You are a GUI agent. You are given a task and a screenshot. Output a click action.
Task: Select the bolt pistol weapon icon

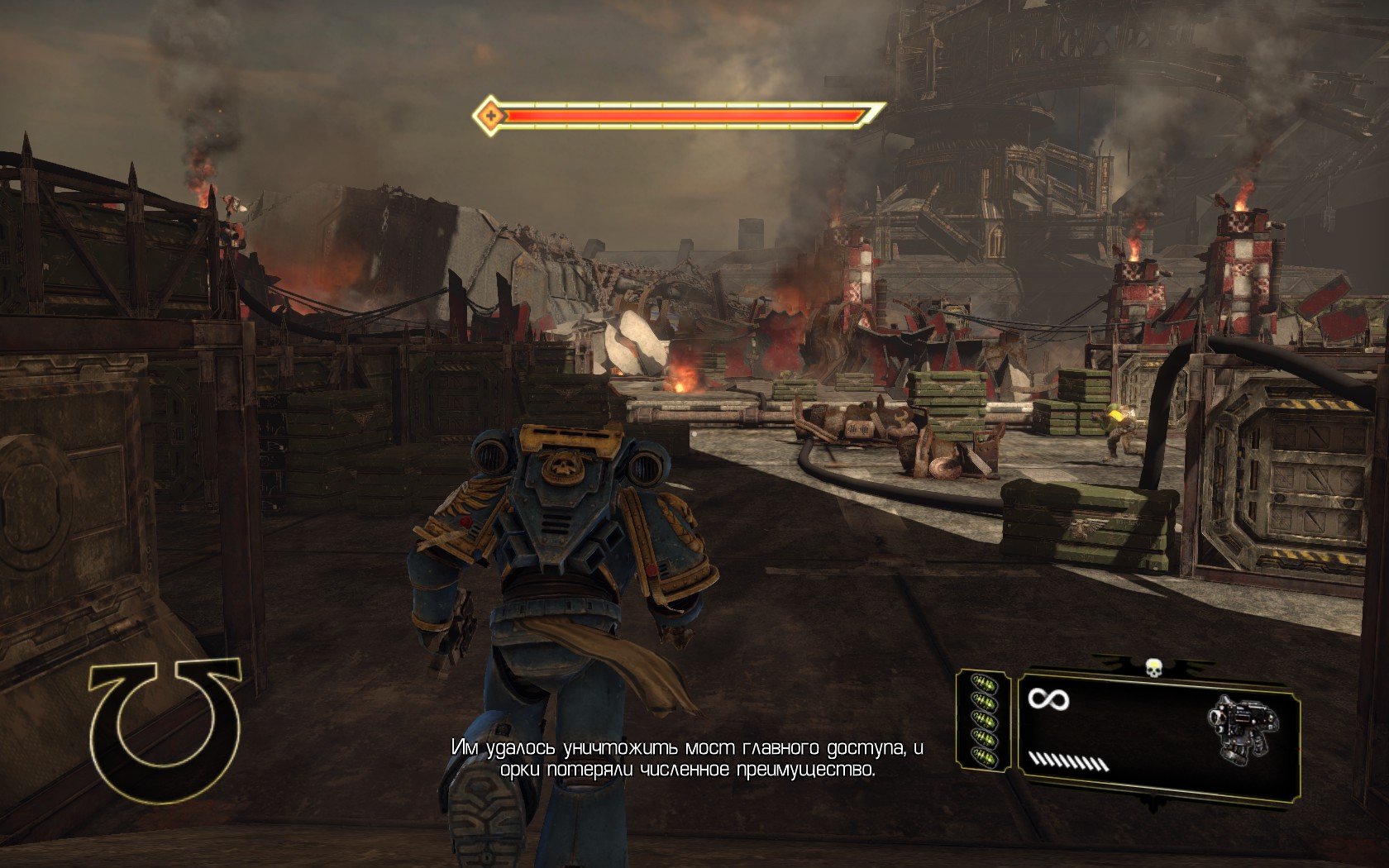(1242, 732)
